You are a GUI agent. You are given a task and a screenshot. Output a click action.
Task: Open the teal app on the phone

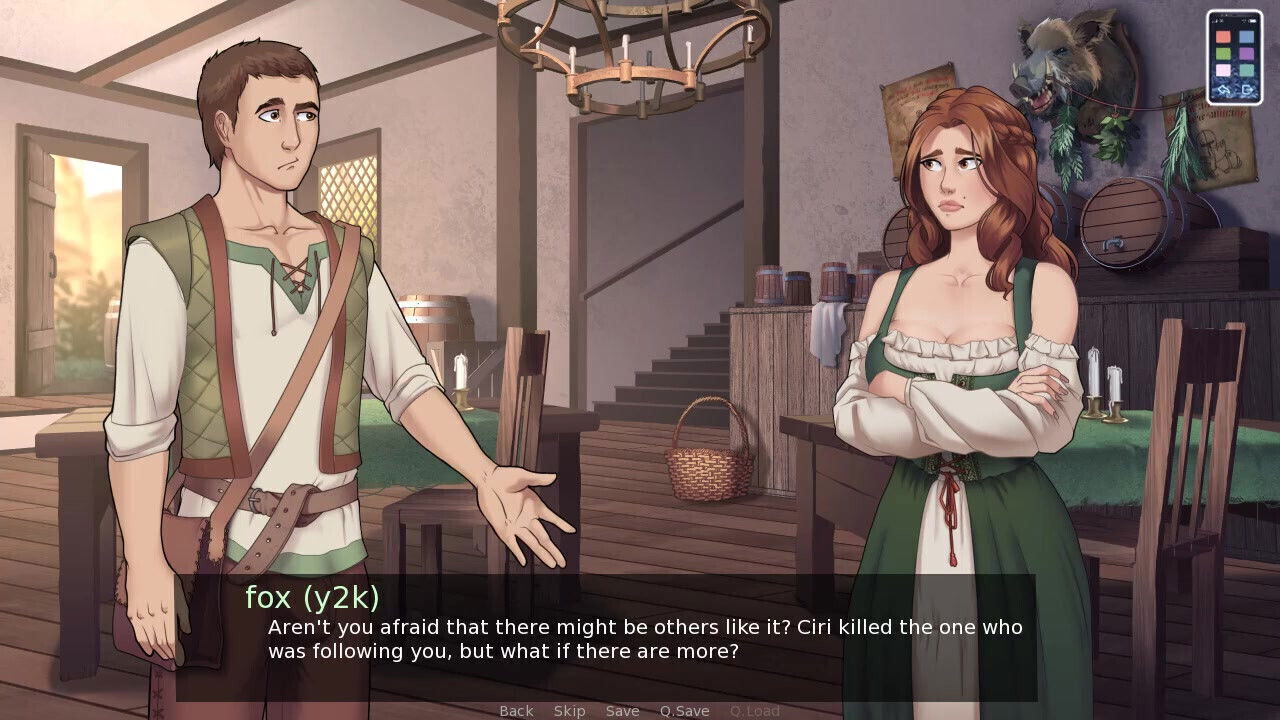1247,71
